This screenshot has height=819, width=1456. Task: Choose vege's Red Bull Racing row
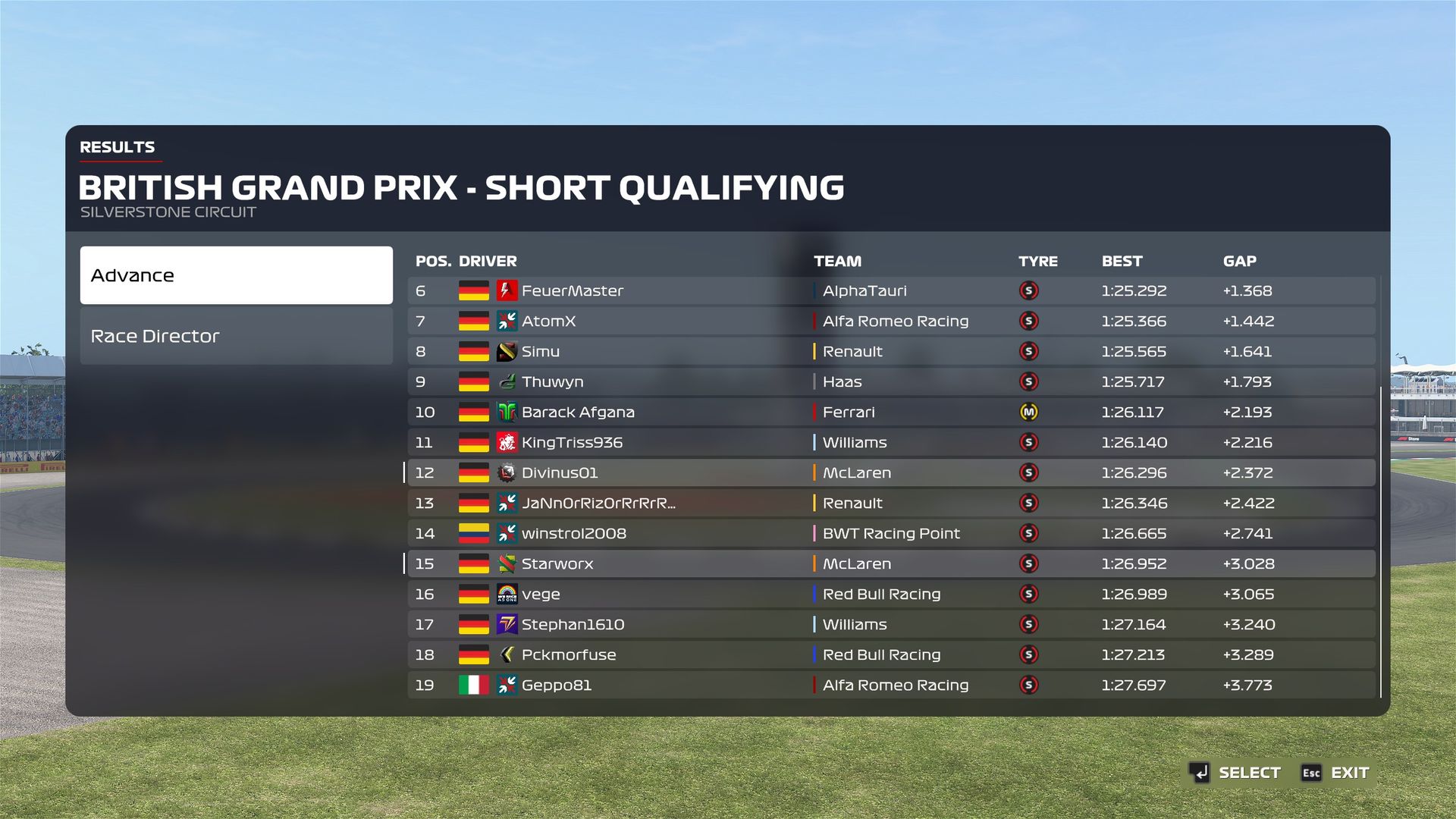click(891, 594)
